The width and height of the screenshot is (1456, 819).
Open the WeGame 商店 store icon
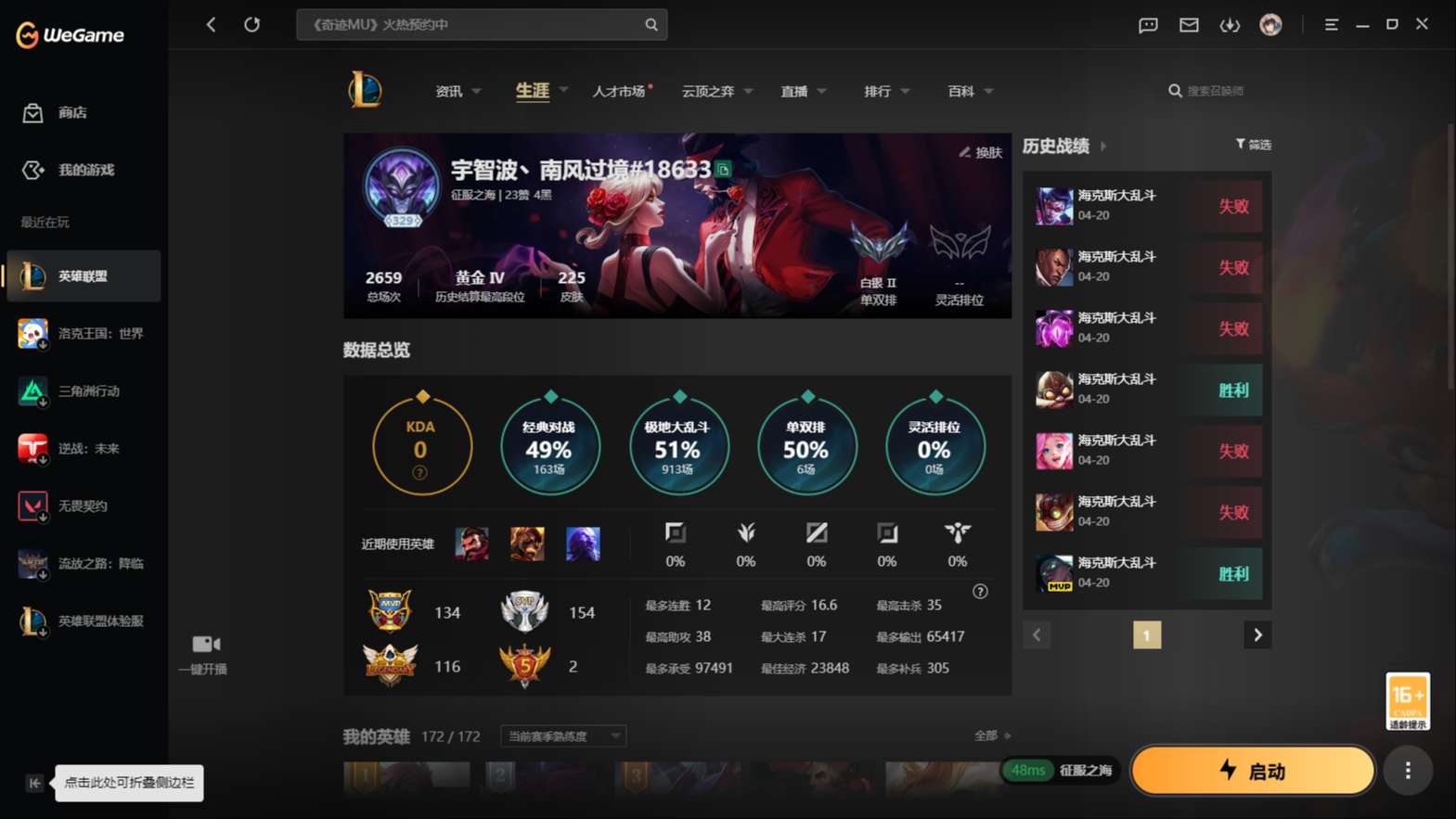[x=56, y=112]
